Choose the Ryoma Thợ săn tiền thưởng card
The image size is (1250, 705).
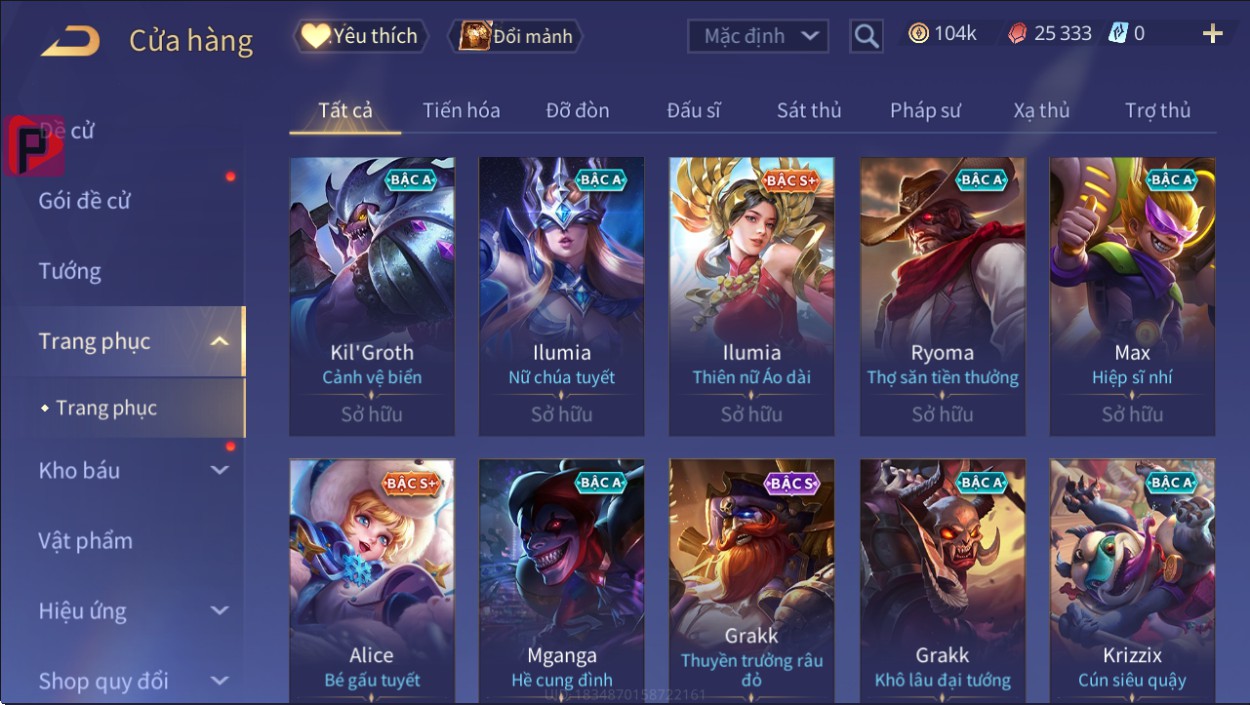pos(942,296)
